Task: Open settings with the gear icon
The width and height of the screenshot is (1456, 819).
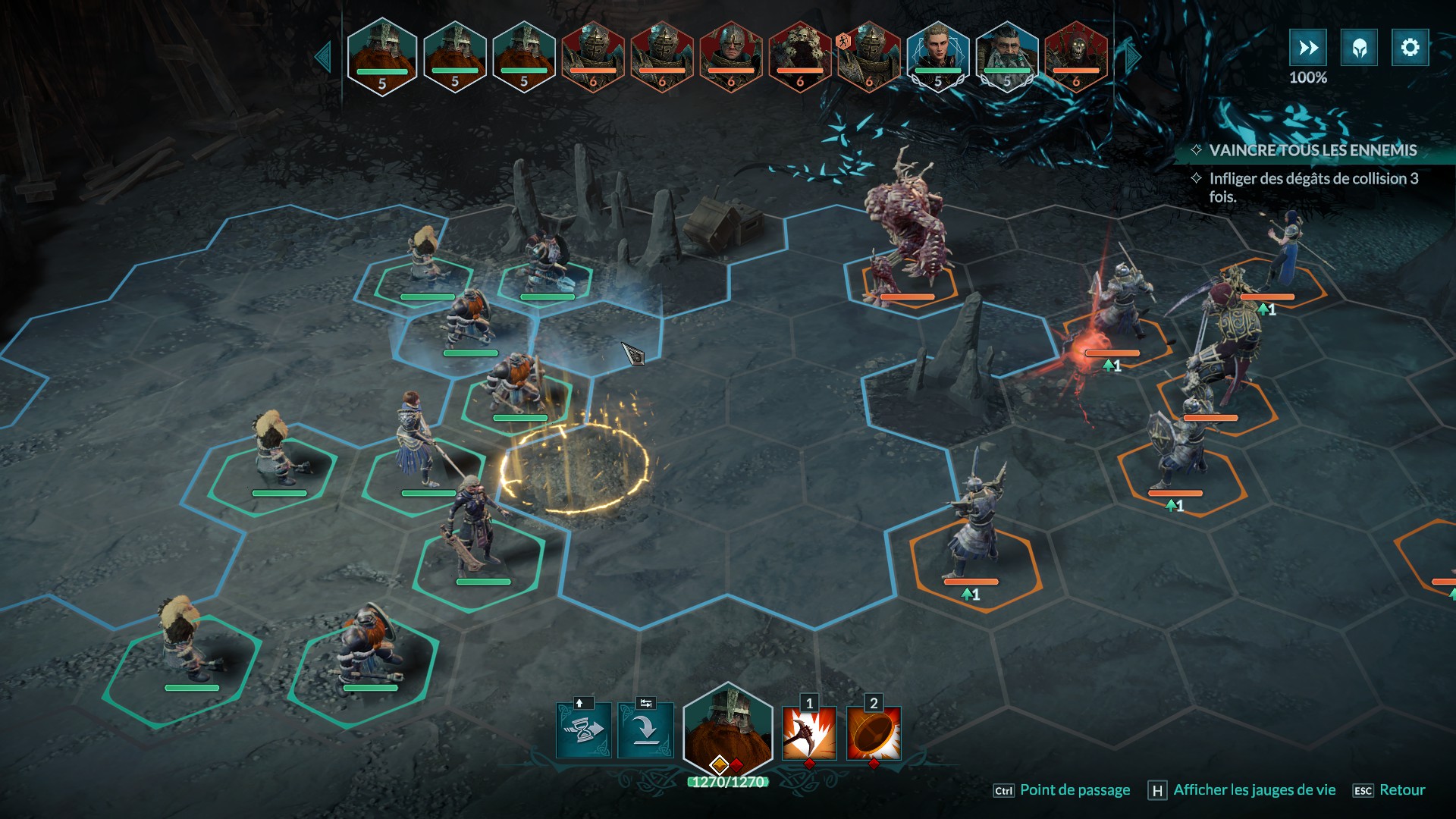Action: click(1410, 48)
